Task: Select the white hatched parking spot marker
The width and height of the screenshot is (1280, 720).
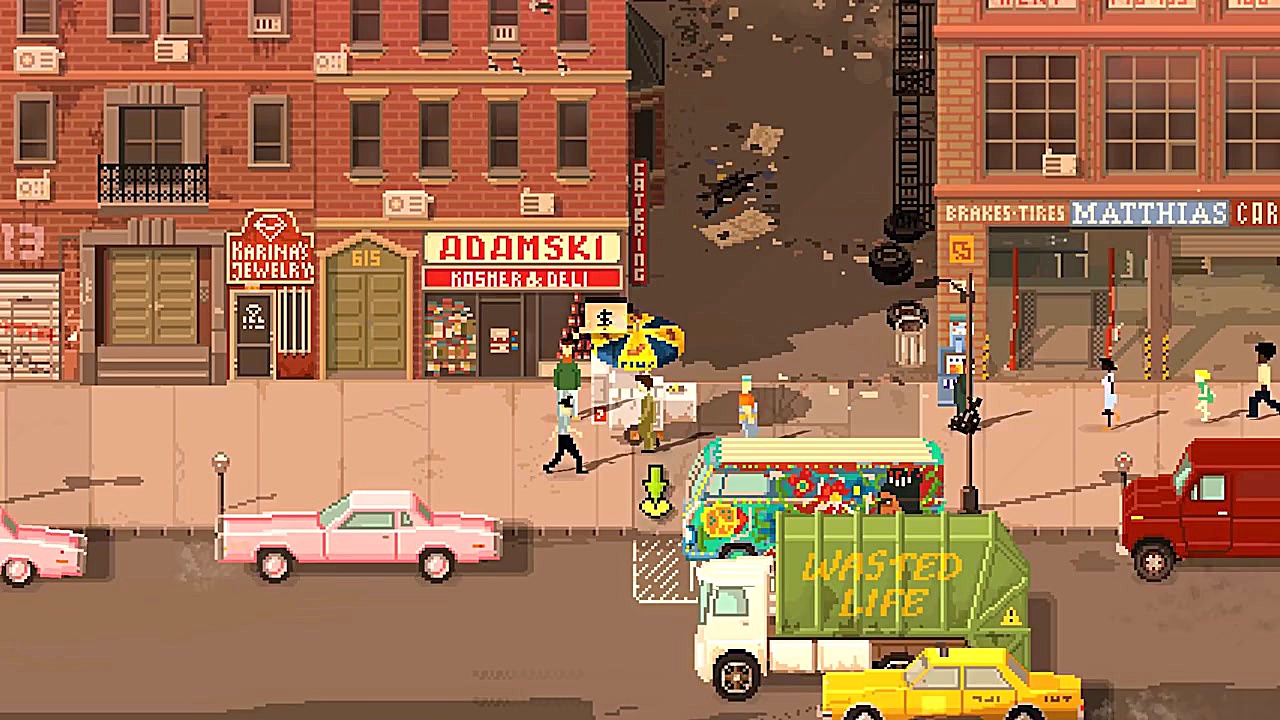Action: (661, 568)
